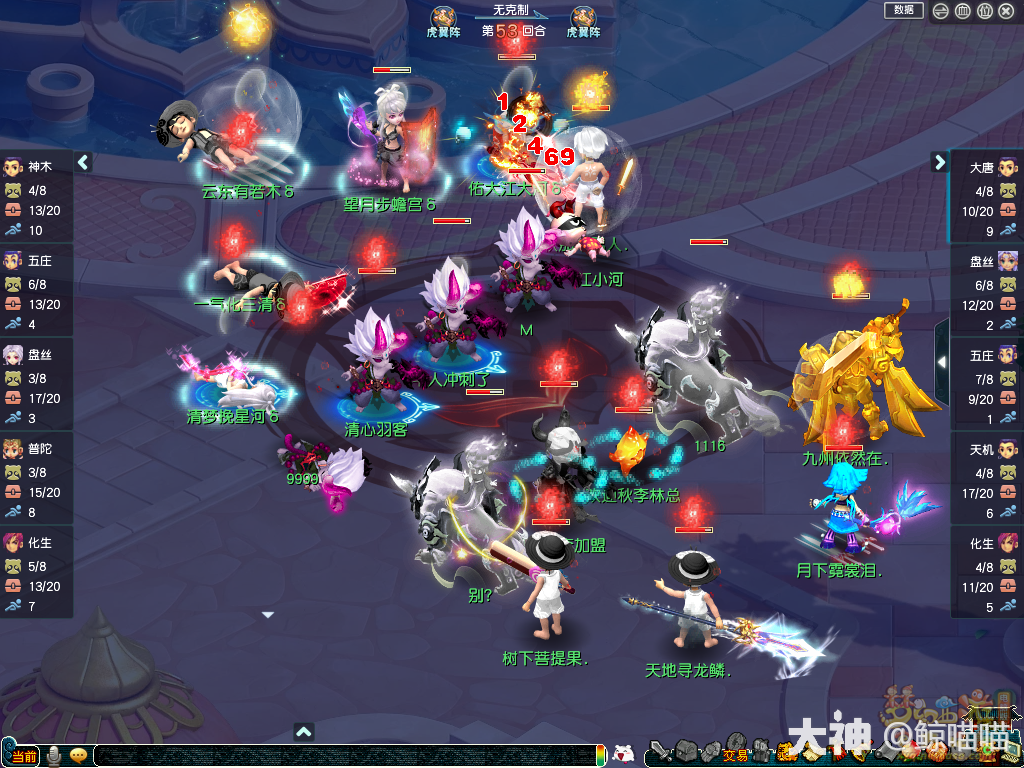Open the 交易 trade button
The width and height of the screenshot is (1024, 768).
pos(735,754)
